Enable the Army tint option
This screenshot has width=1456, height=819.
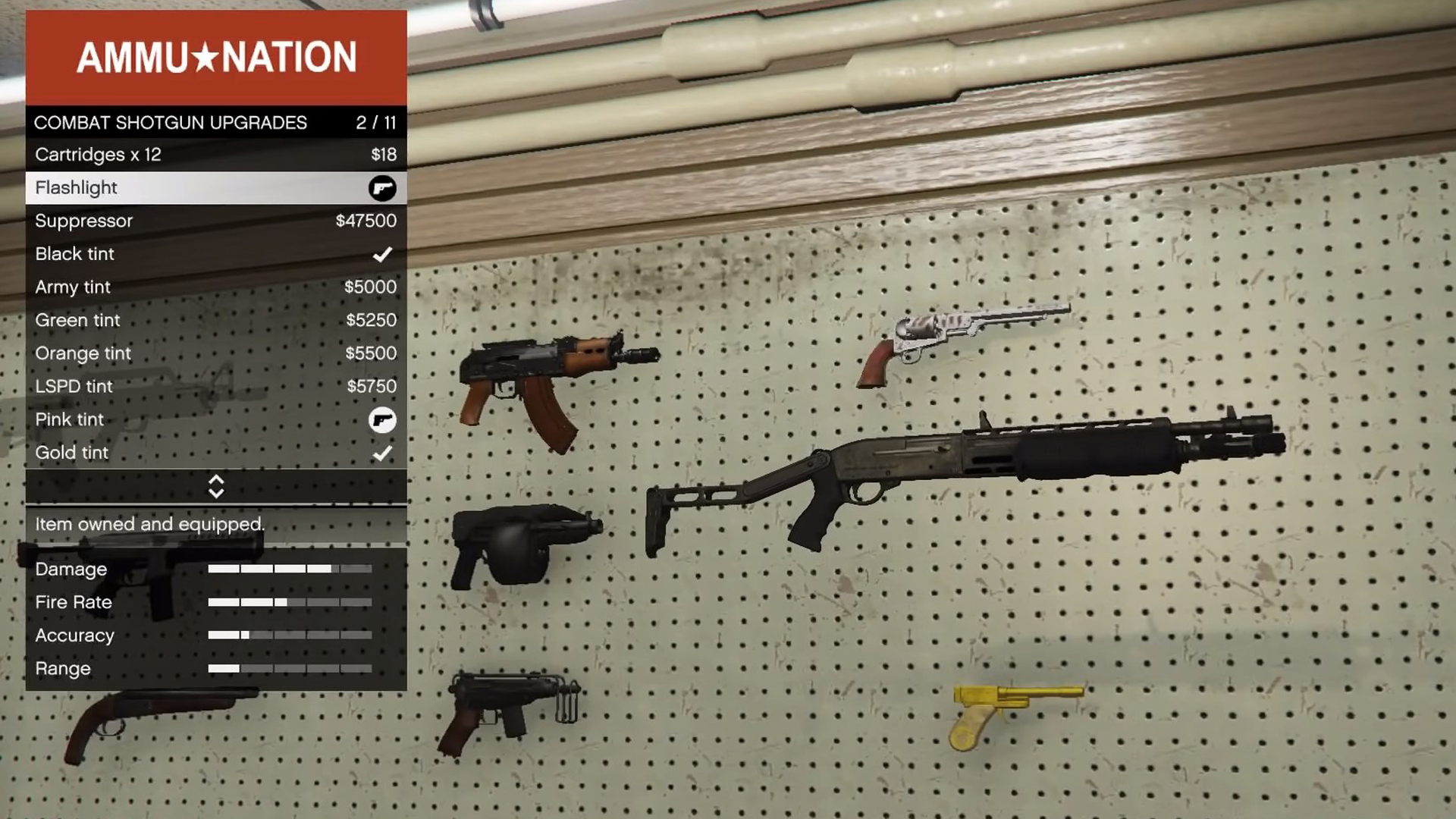coord(216,287)
